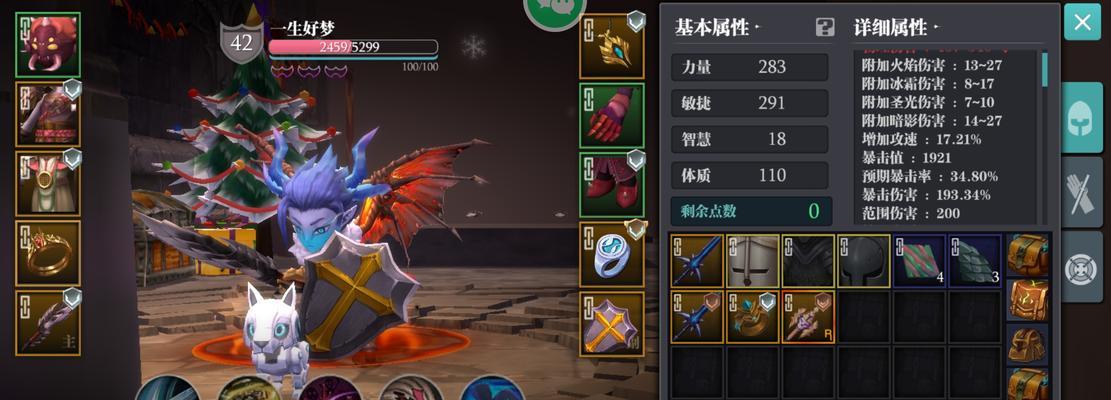Choose the equipped red gem gold ring
This screenshot has width=1111, height=400.
(x=48, y=254)
